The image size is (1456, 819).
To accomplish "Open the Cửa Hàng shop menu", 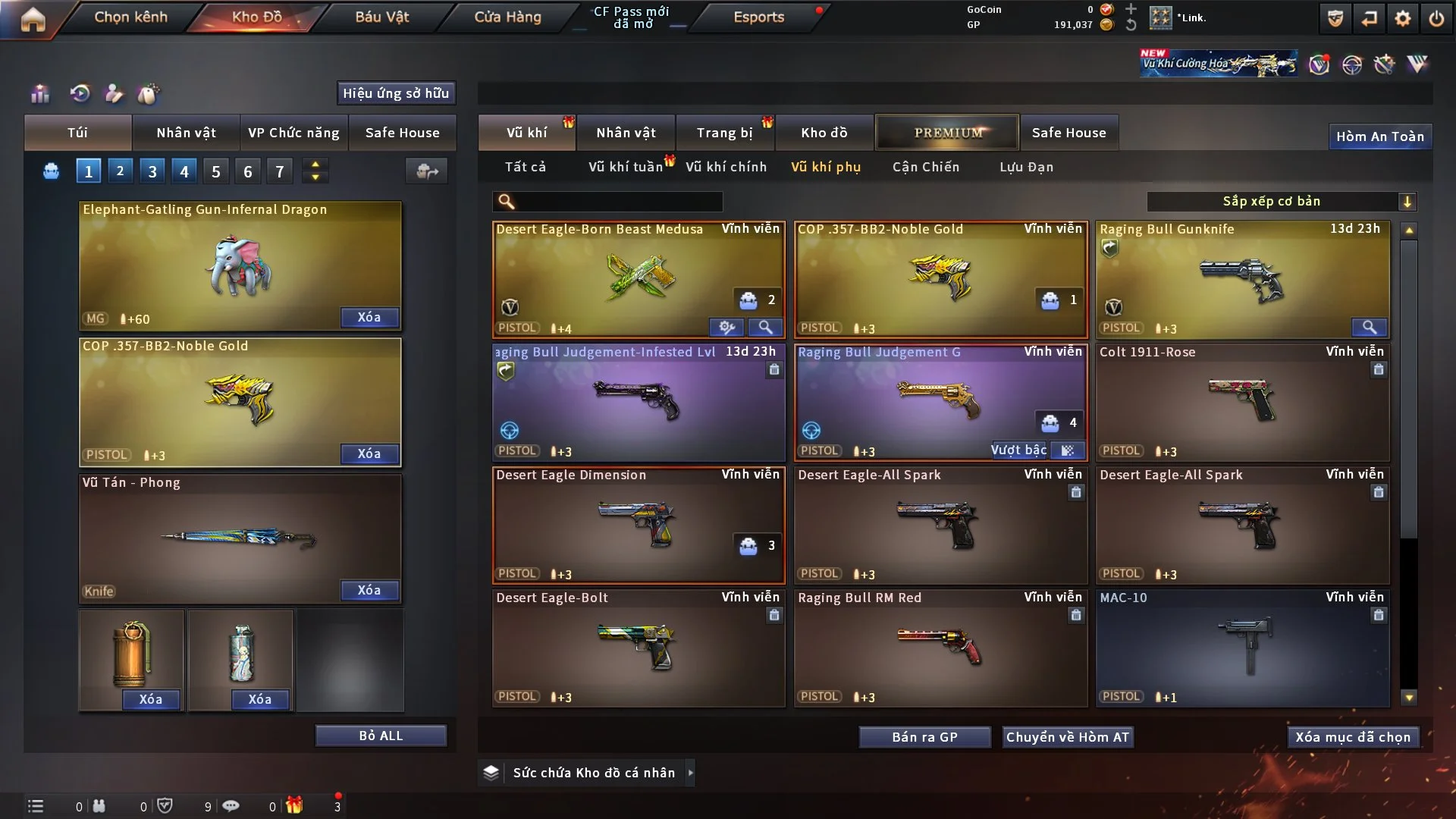I will 507,17.
